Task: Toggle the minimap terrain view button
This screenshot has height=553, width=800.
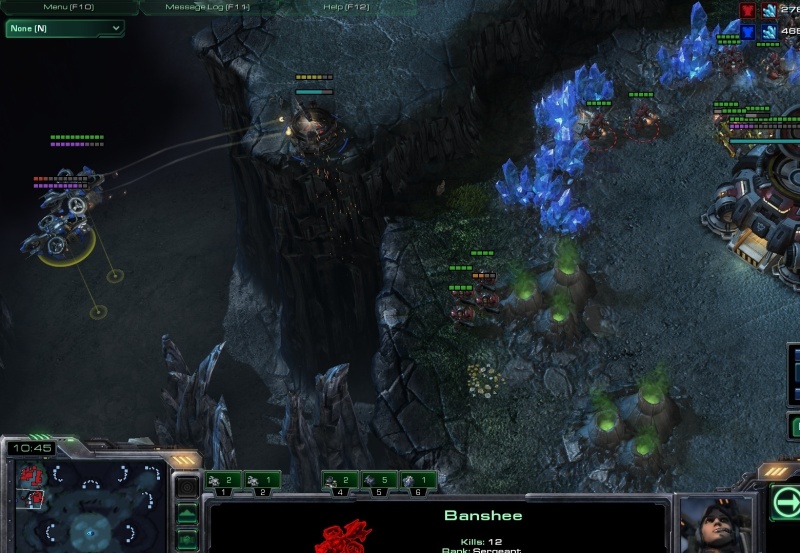Action: tap(186, 514)
